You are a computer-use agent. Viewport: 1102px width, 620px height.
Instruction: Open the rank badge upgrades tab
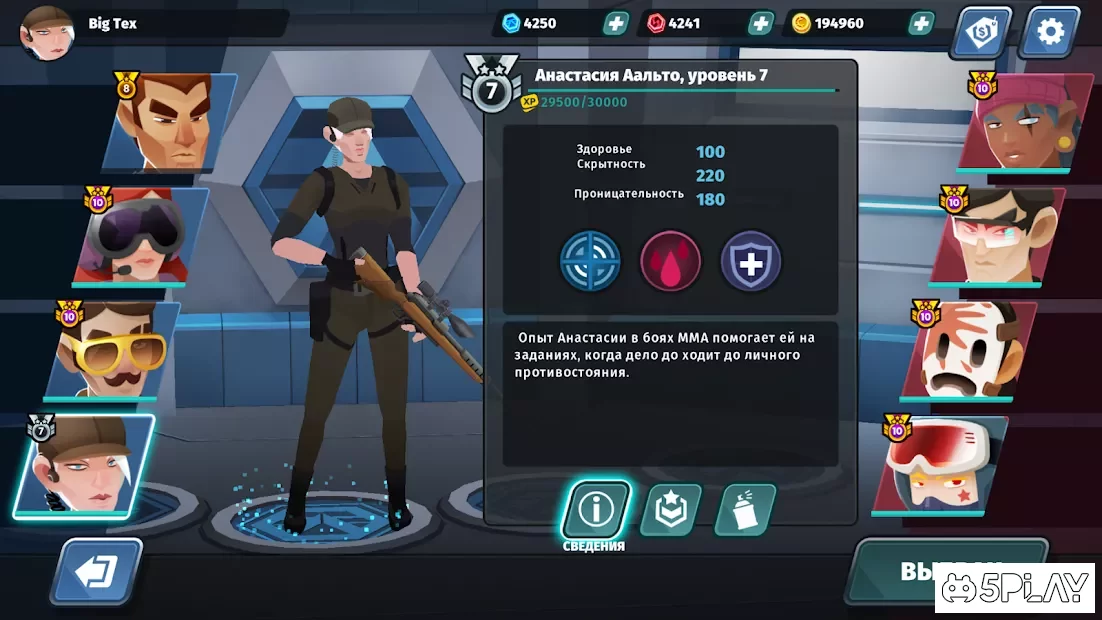coord(670,510)
